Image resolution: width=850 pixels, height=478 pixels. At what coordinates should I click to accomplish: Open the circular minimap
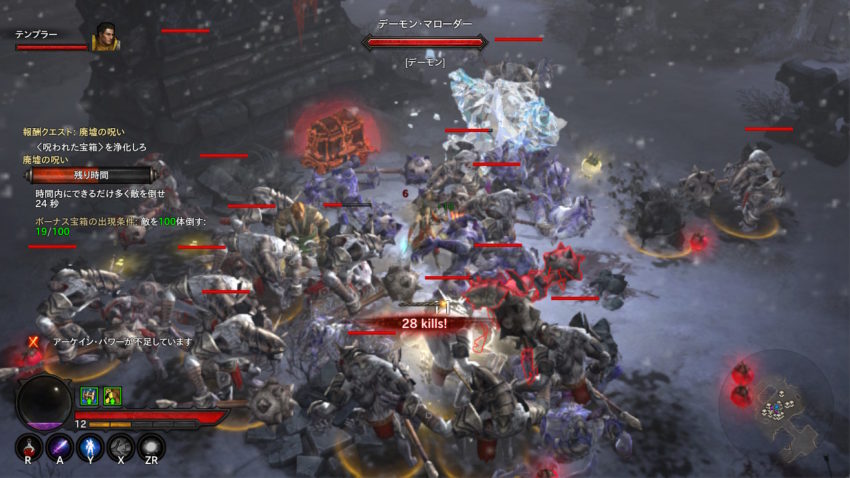tap(774, 403)
